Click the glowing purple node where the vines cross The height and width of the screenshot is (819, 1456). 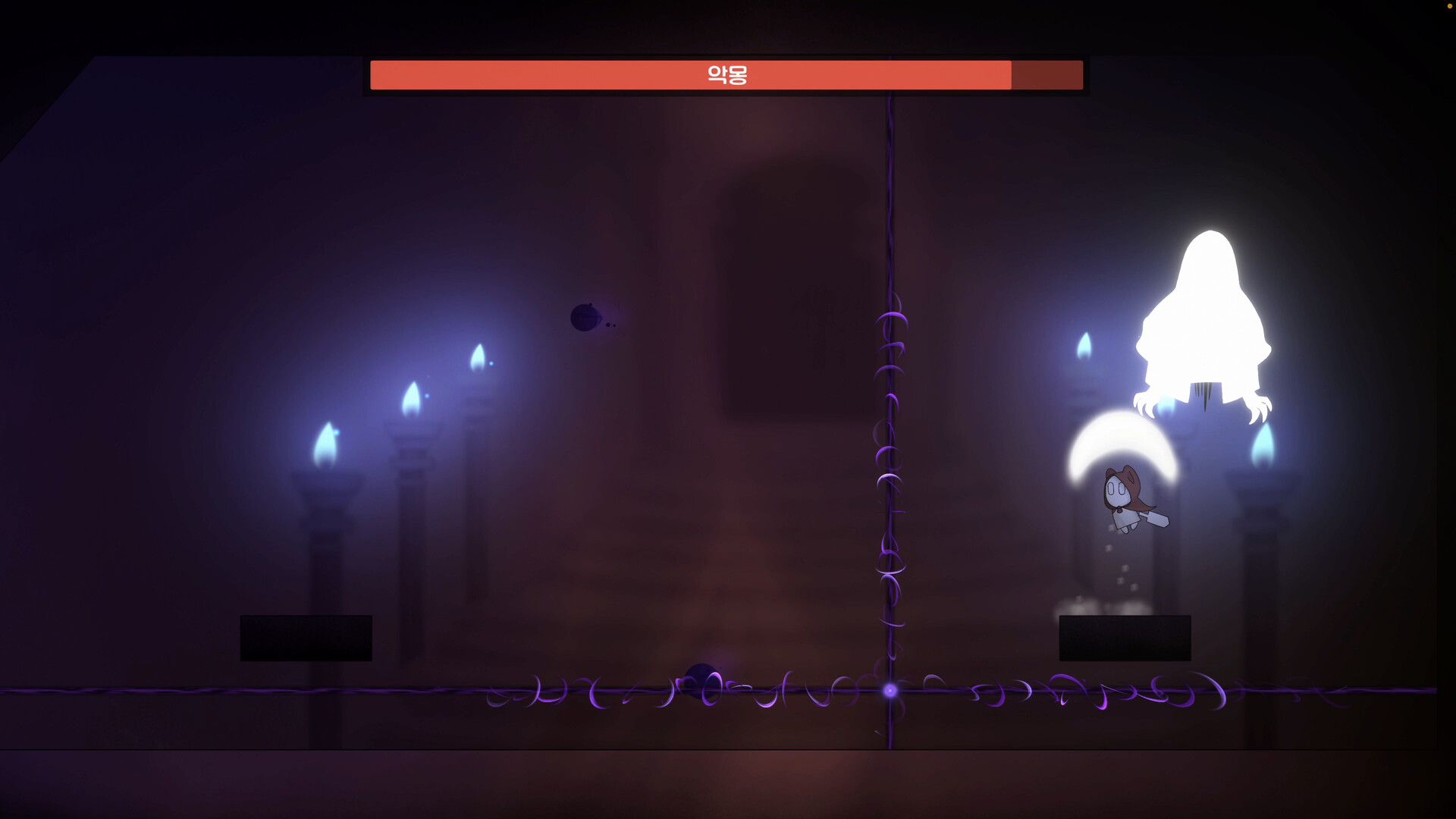pyautogui.click(x=889, y=690)
